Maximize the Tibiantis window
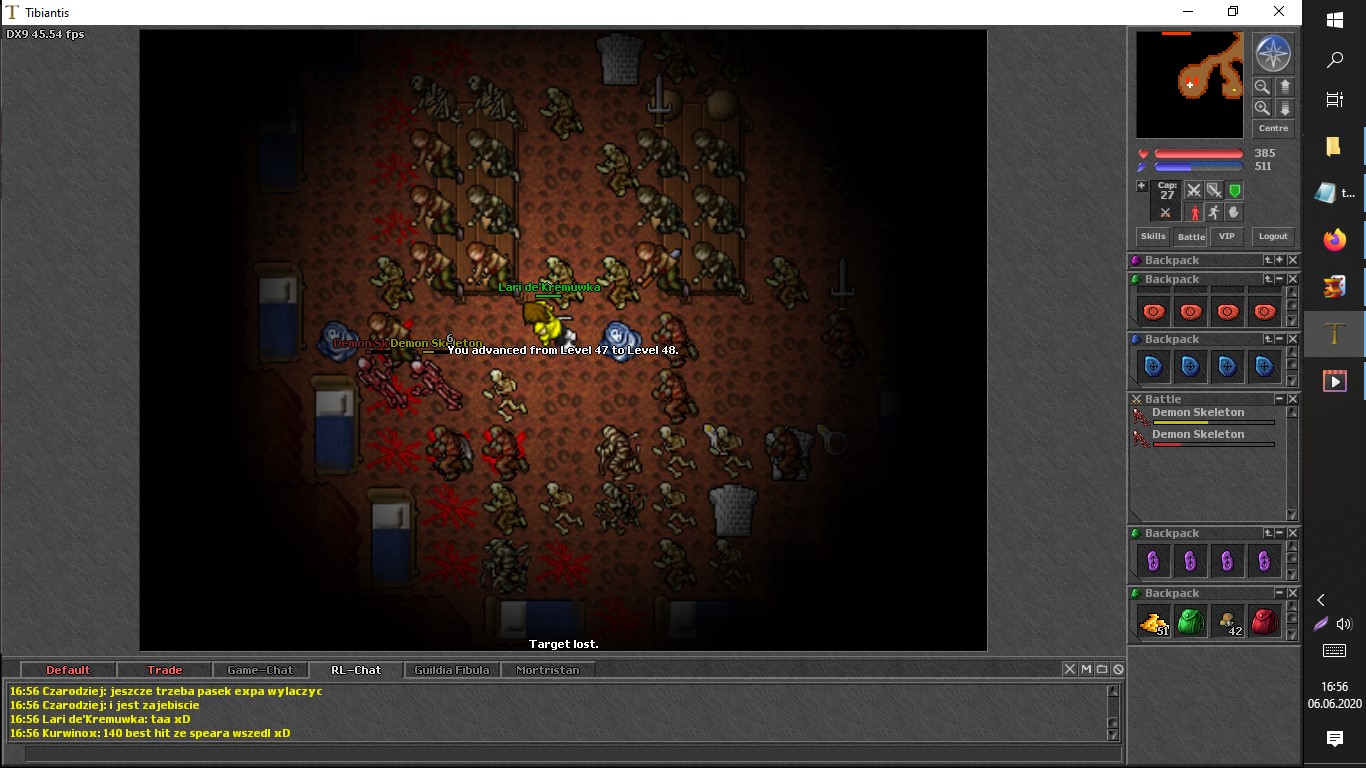Viewport: 1366px width, 768px height. [1233, 12]
